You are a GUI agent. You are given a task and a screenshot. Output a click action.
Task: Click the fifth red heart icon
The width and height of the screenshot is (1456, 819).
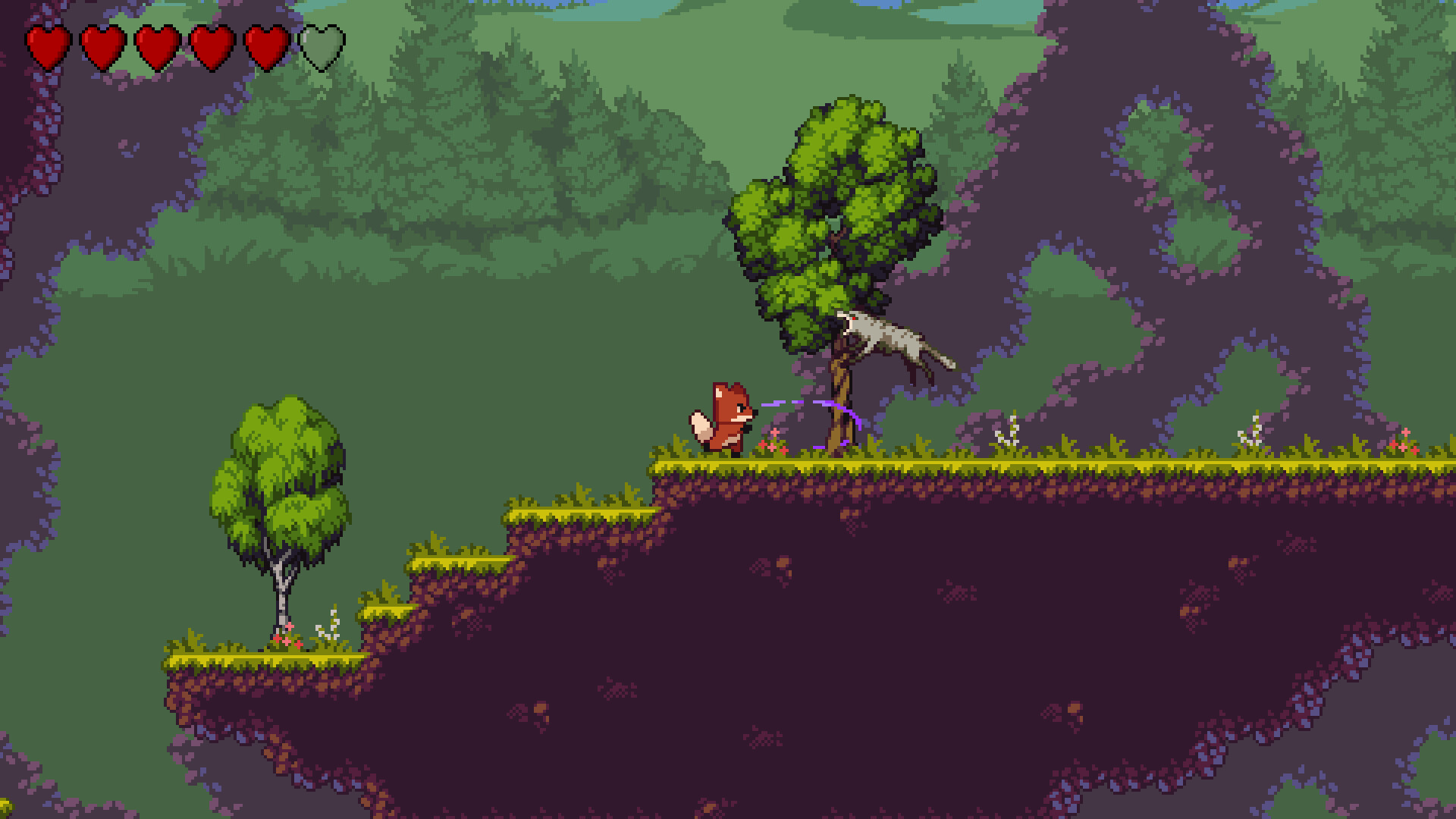pos(267,47)
